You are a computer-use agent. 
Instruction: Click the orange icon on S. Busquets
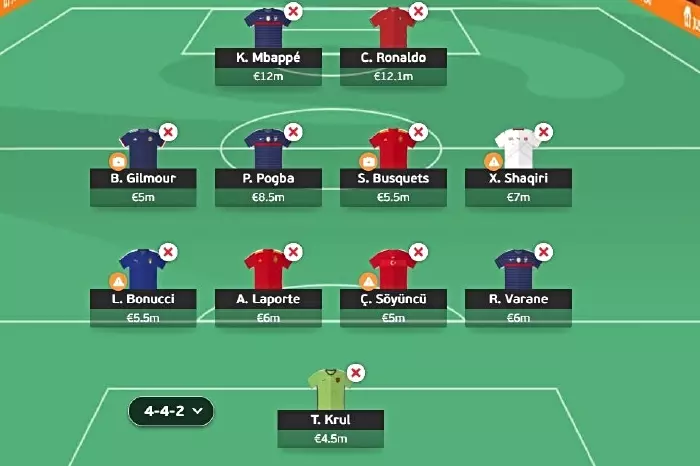pos(369,161)
